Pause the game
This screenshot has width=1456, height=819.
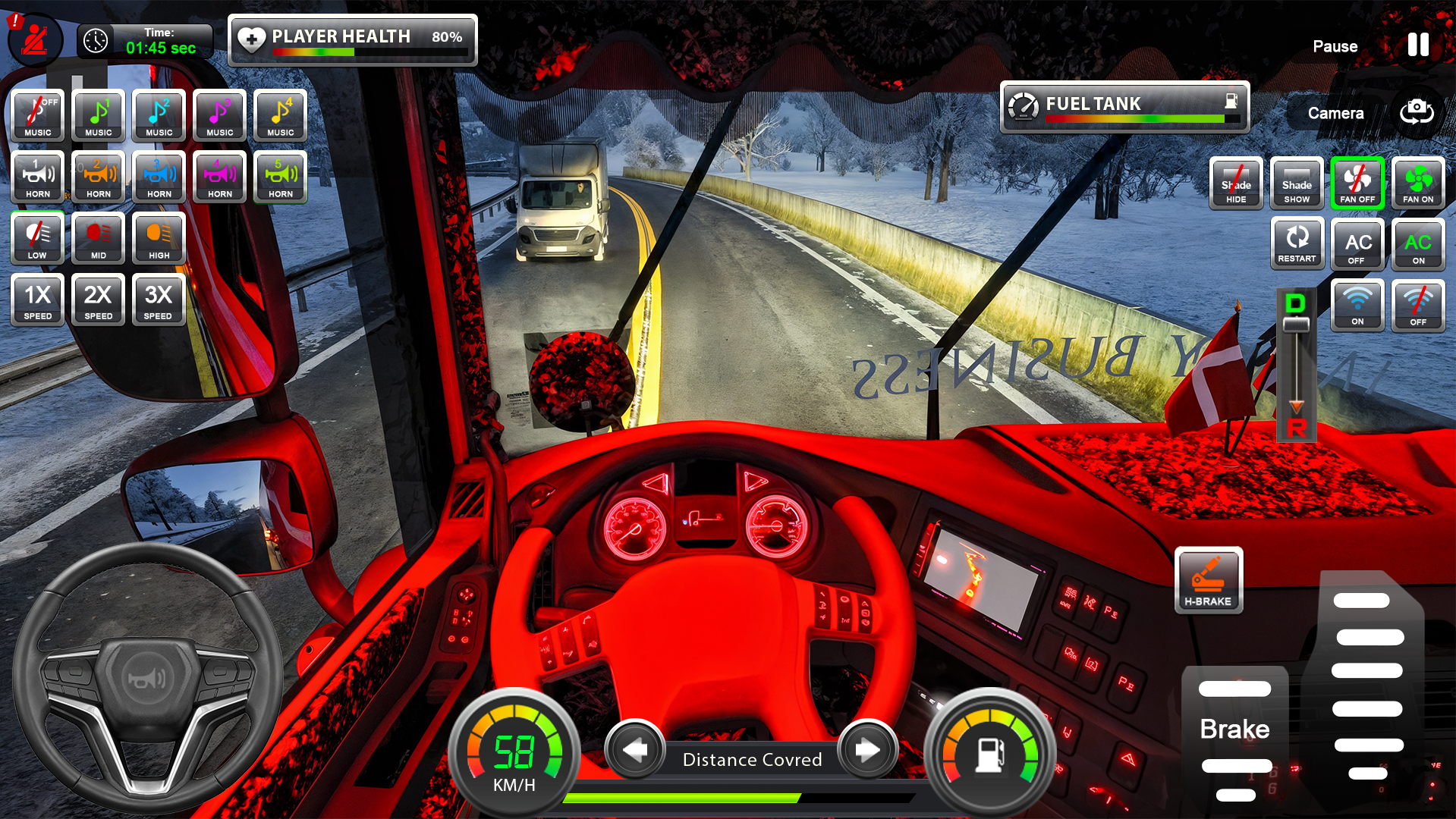(1417, 45)
